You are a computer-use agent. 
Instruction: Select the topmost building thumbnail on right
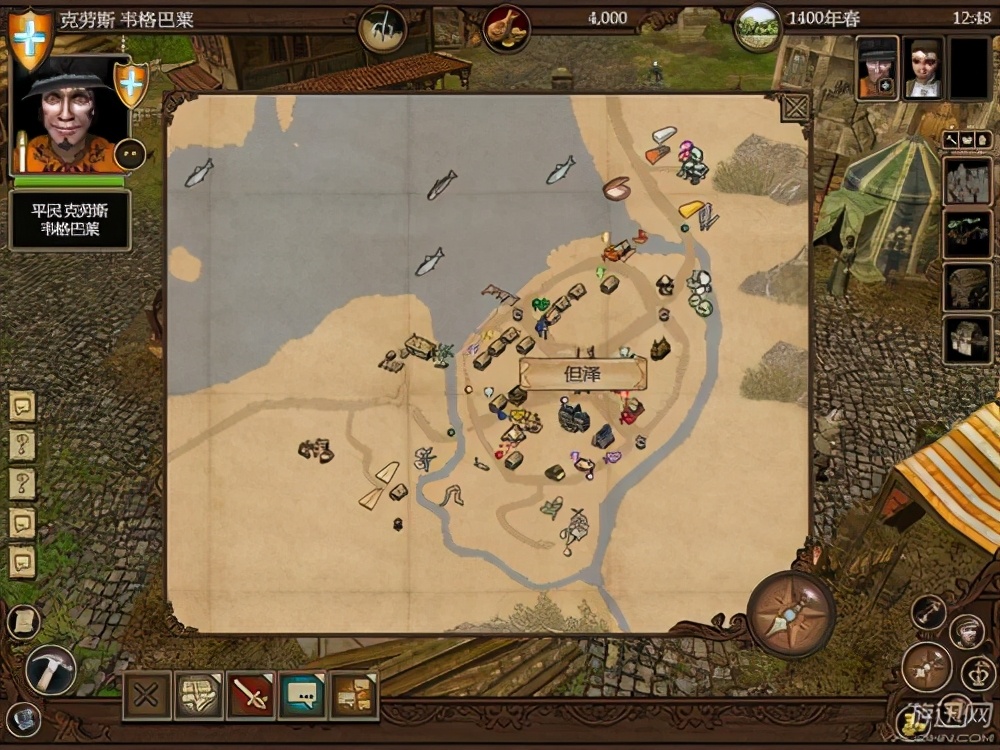pos(967,180)
